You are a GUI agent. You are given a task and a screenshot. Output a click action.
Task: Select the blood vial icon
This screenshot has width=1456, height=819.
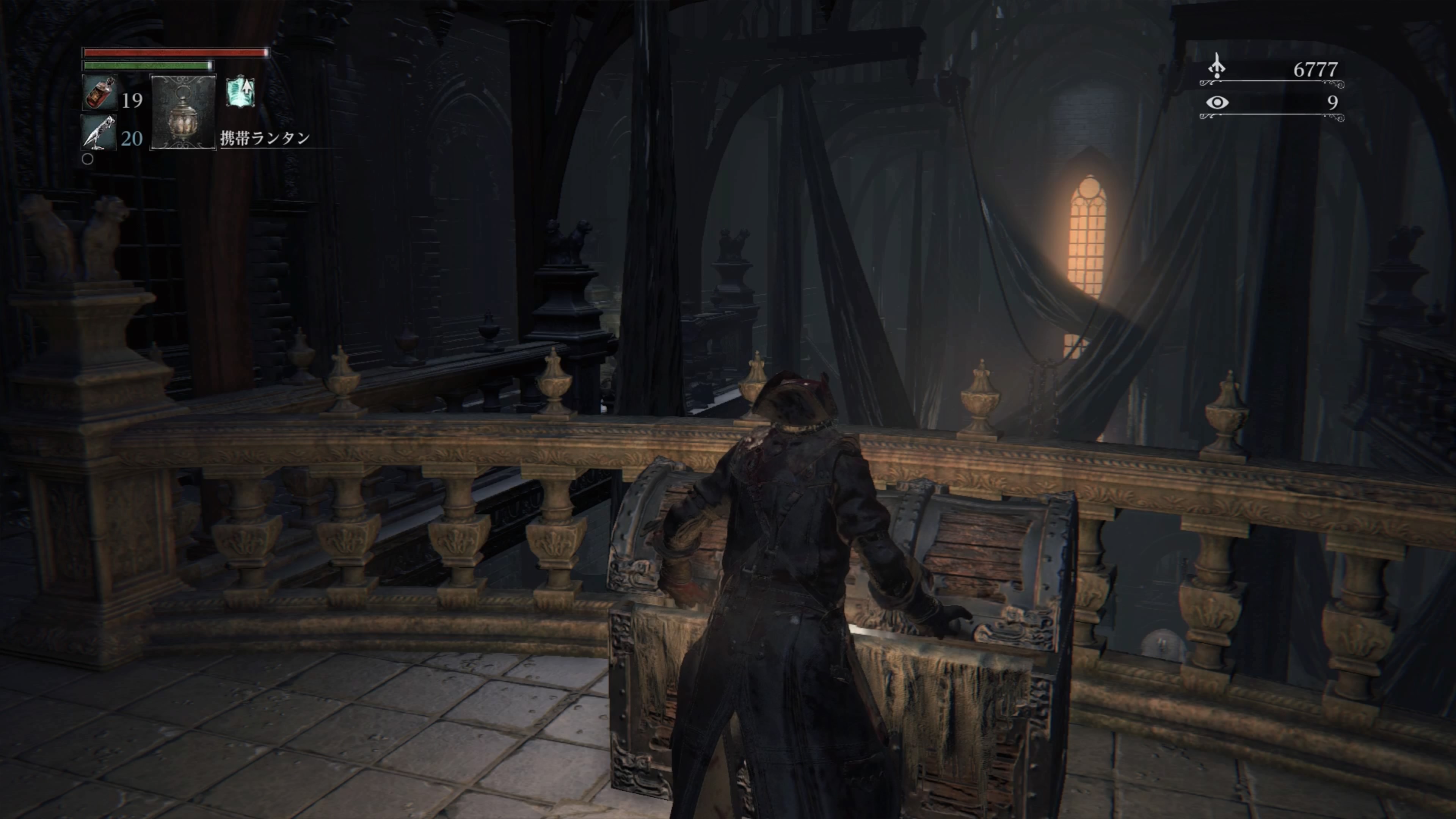tap(100, 93)
